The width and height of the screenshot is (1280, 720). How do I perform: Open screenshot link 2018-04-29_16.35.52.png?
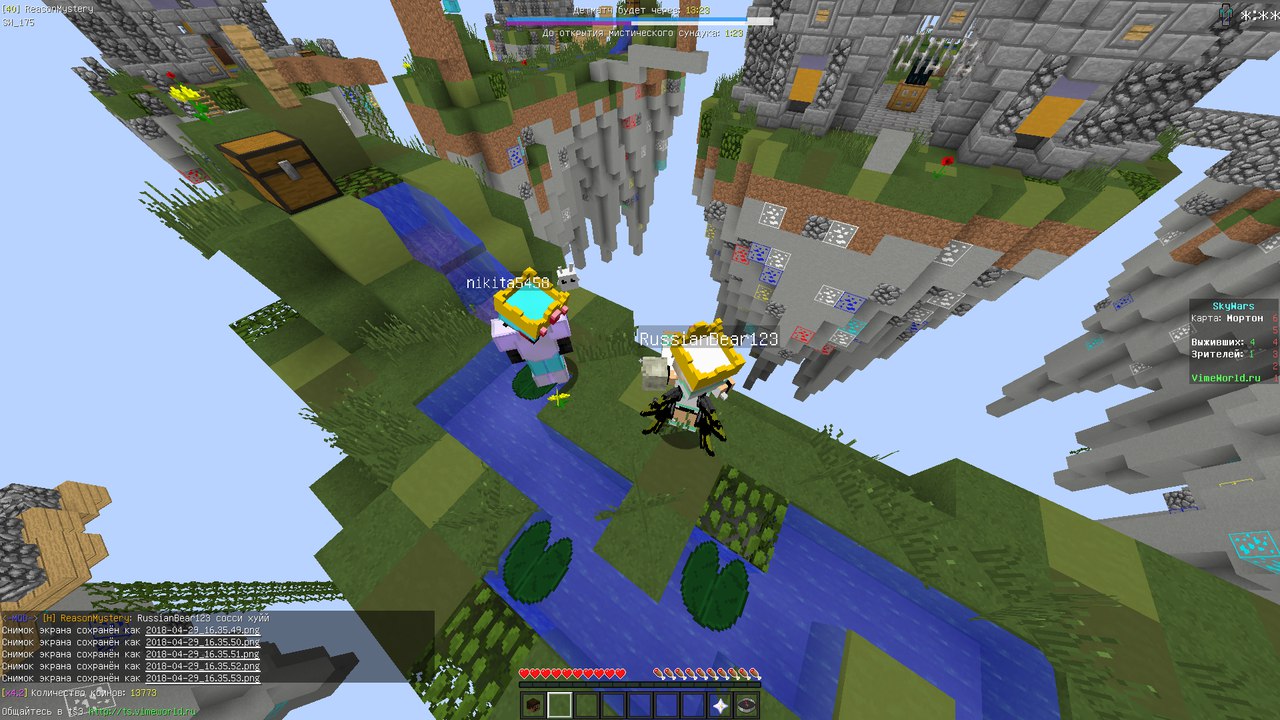(202, 667)
